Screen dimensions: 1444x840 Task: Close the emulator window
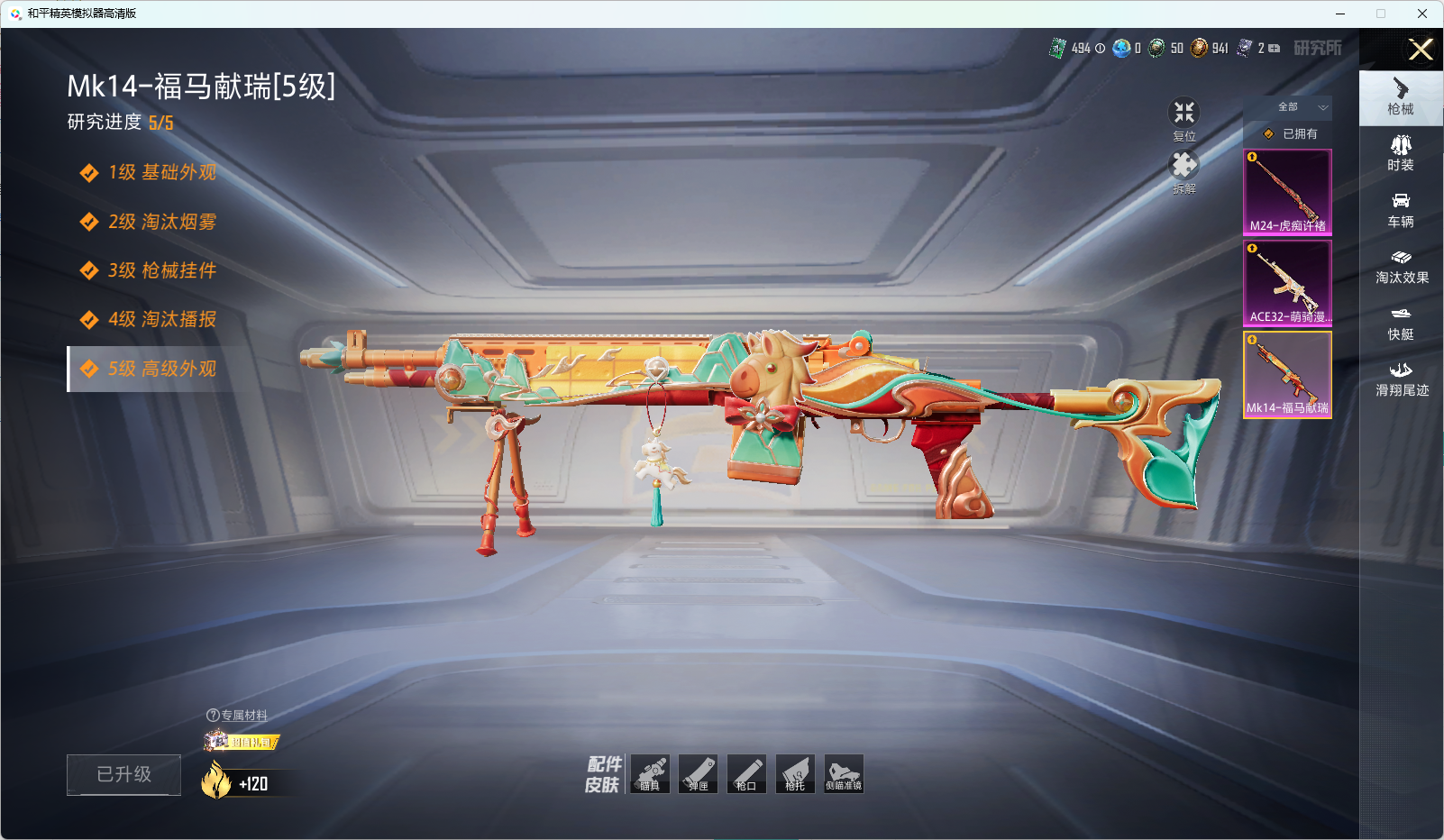pyautogui.click(x=1421, y=14)
